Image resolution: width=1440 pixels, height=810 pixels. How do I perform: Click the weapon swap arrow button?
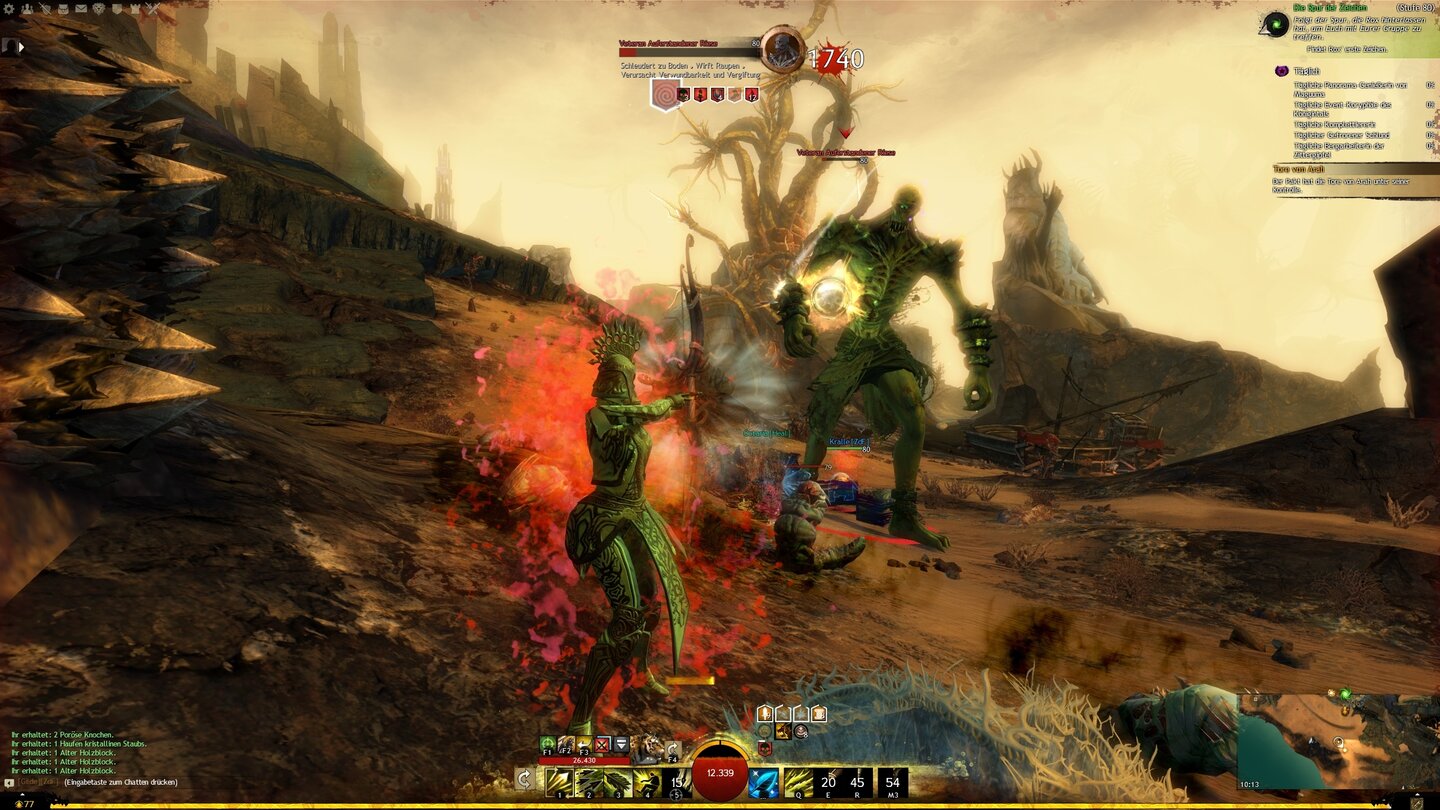(524, 779)
